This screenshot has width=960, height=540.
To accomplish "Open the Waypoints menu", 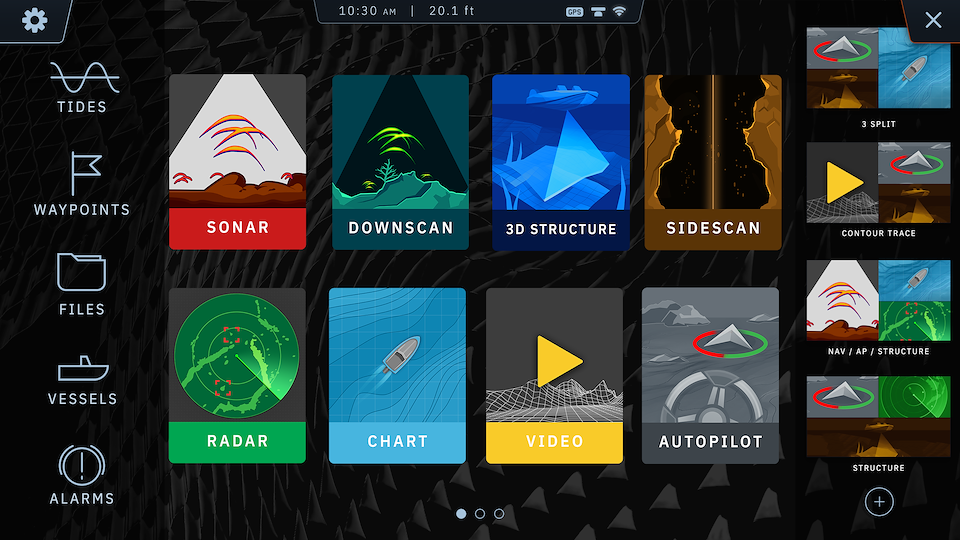I will pos(82,184).
